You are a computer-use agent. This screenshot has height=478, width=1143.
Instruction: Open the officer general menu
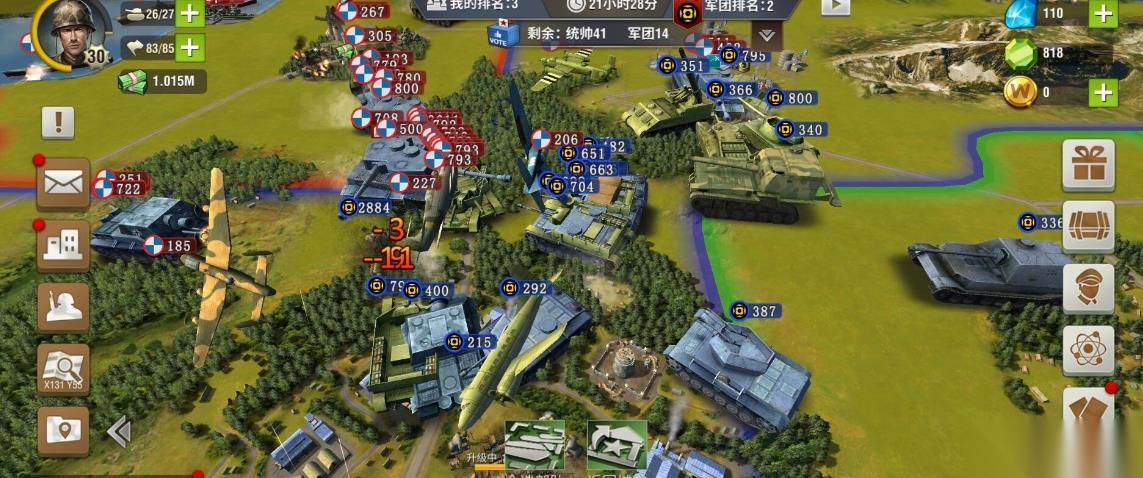tap(1088, 288)
